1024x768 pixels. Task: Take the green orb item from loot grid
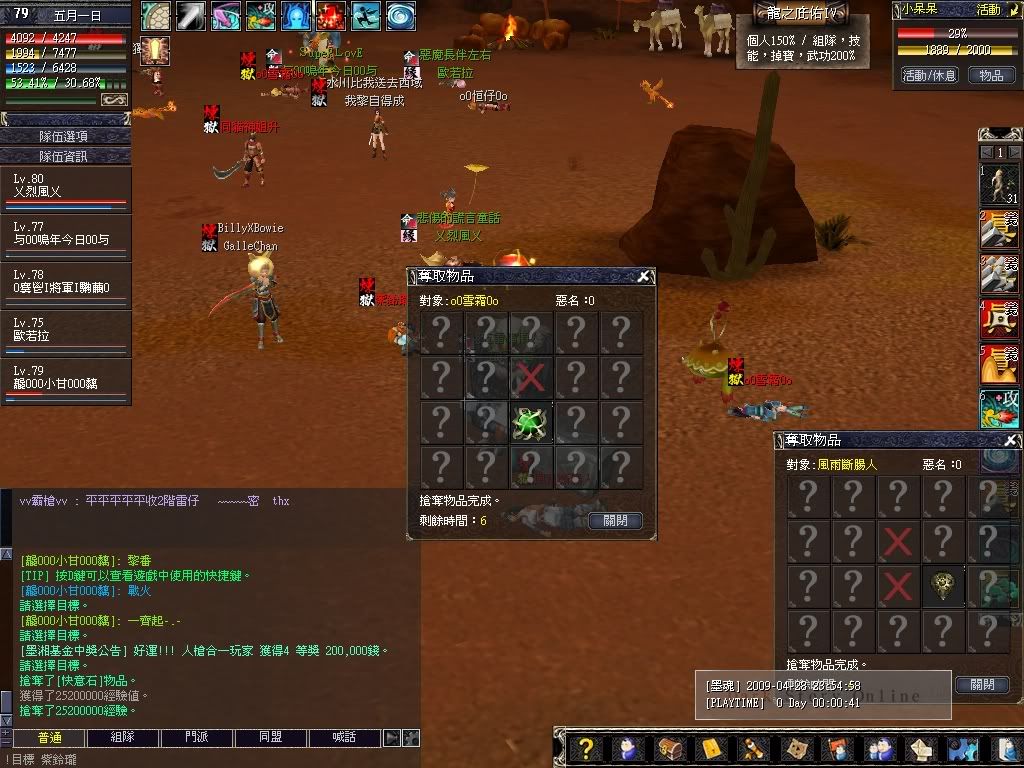pyautogui.click(x=531, y=423)
